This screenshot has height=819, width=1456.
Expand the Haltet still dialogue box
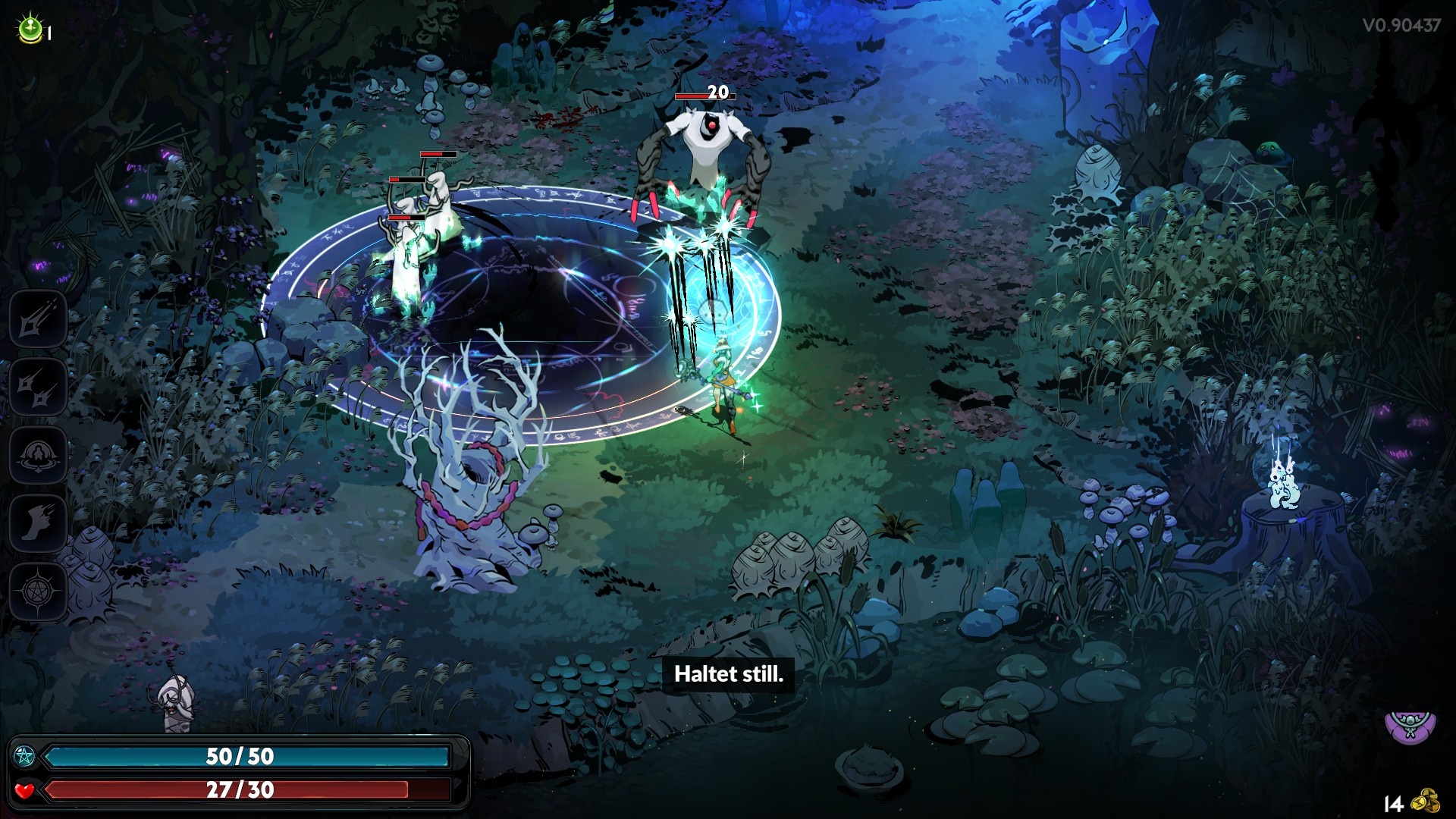pos(730,675)
